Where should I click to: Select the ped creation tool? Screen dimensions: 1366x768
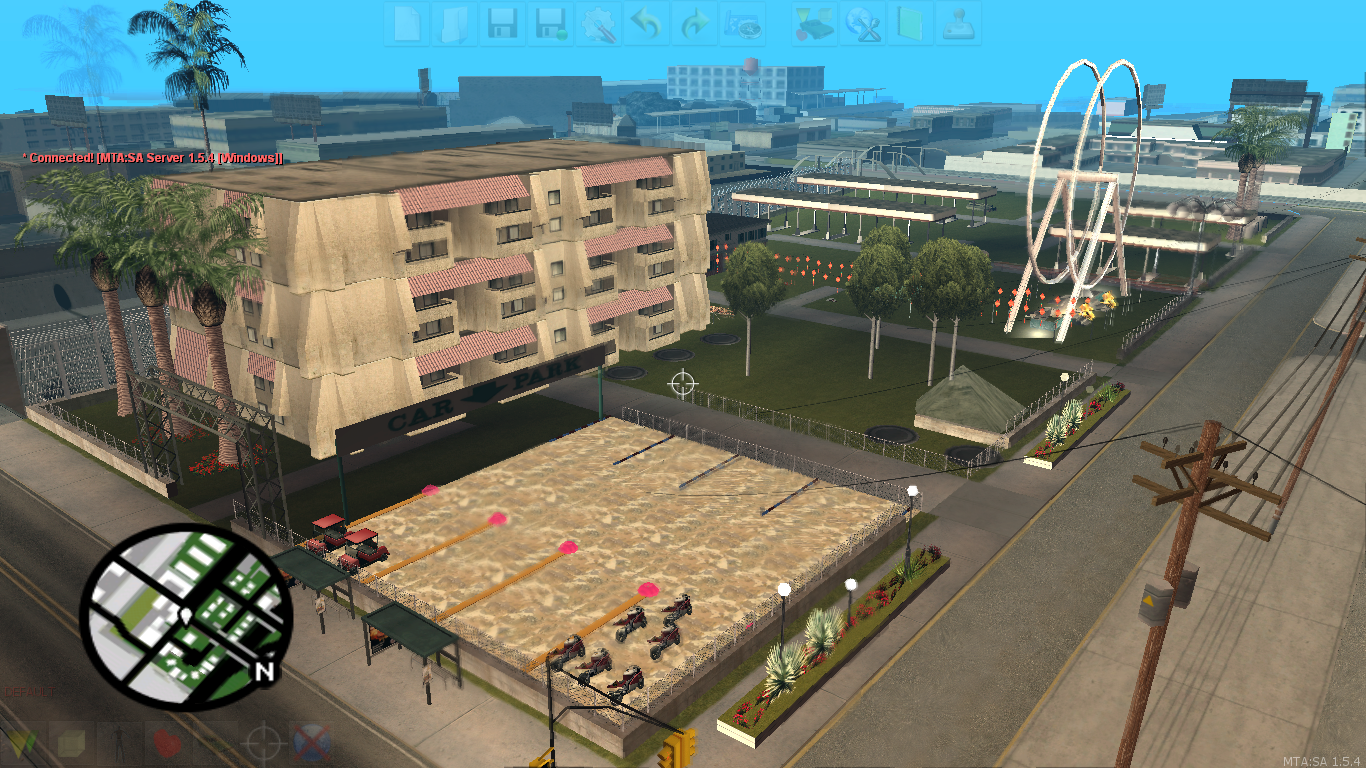click(x=120, y=744)
